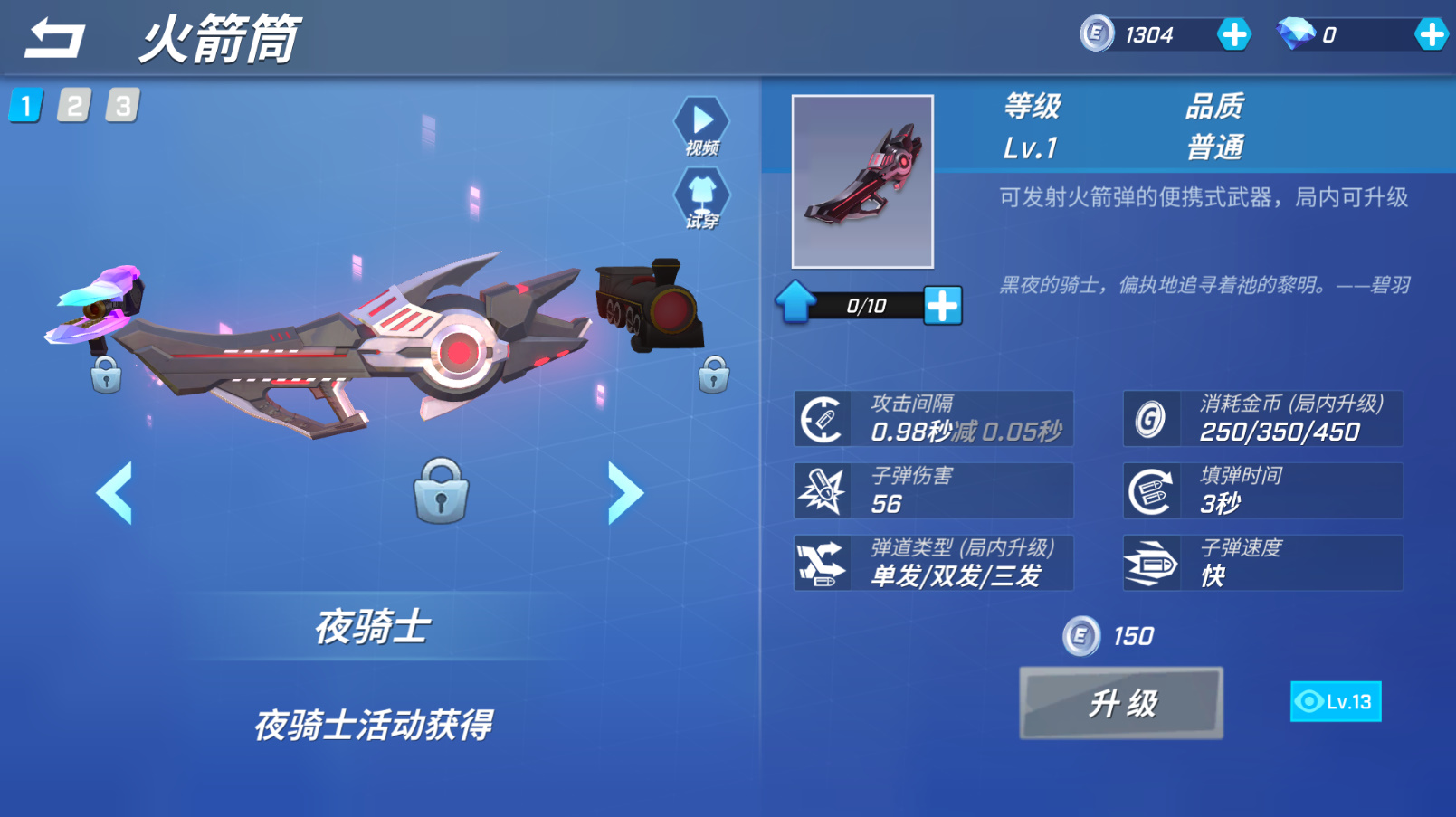The width and height of the screenshot is (1456, 817).
Task: Switch to tab number 1
Action: click(26, 106)
